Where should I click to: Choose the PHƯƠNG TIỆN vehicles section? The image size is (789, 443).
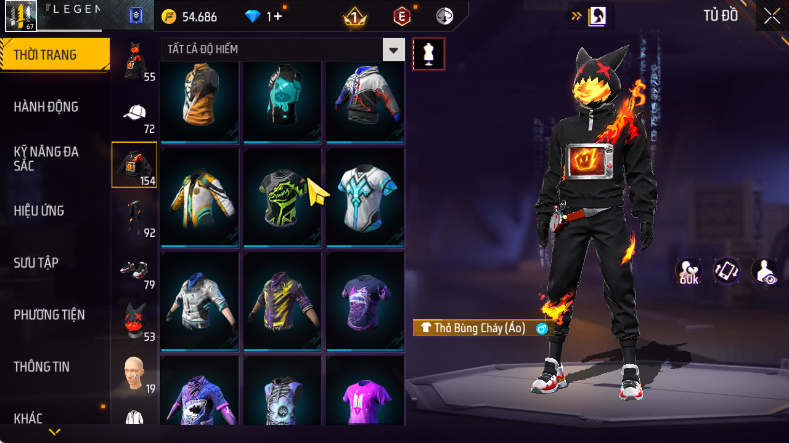coord(49,314)
